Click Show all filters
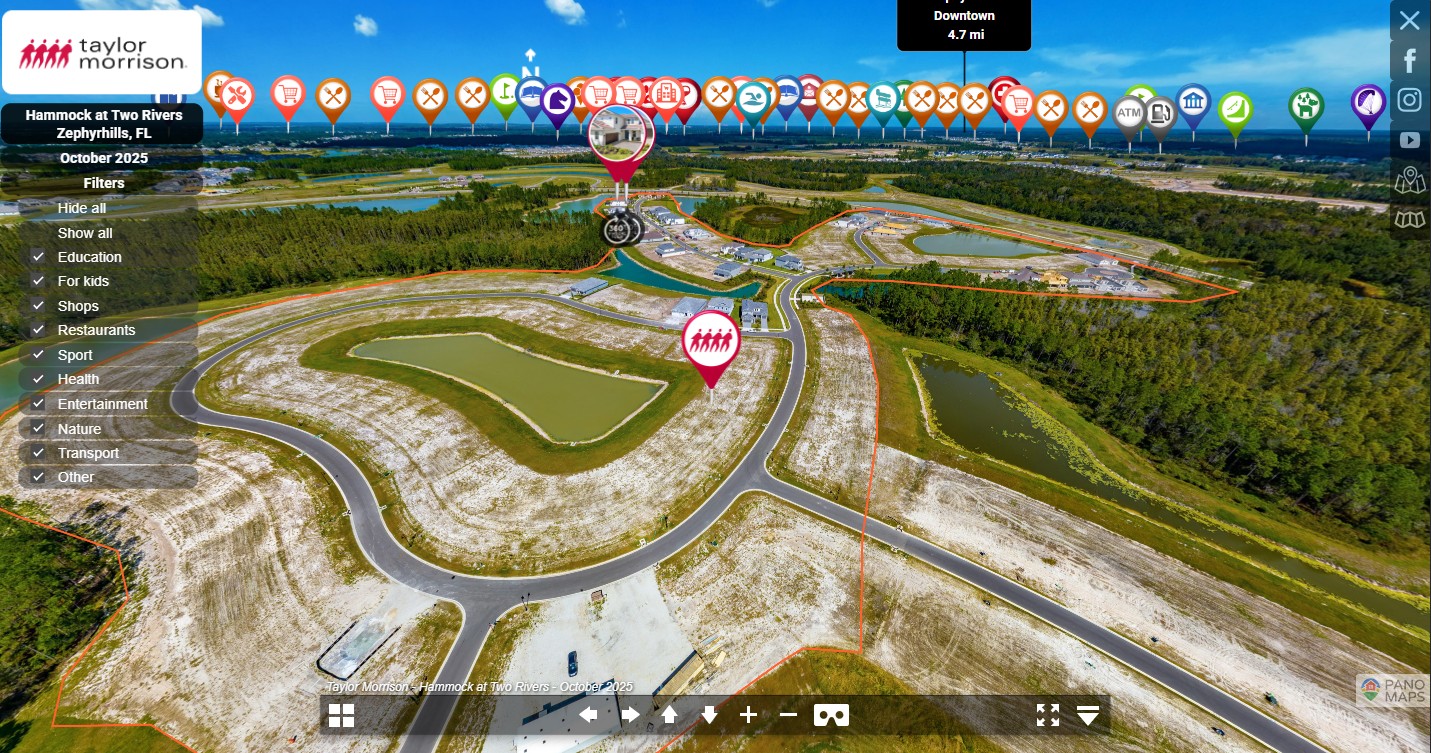This screenshot has width=1431, height=753. (85, 233)
